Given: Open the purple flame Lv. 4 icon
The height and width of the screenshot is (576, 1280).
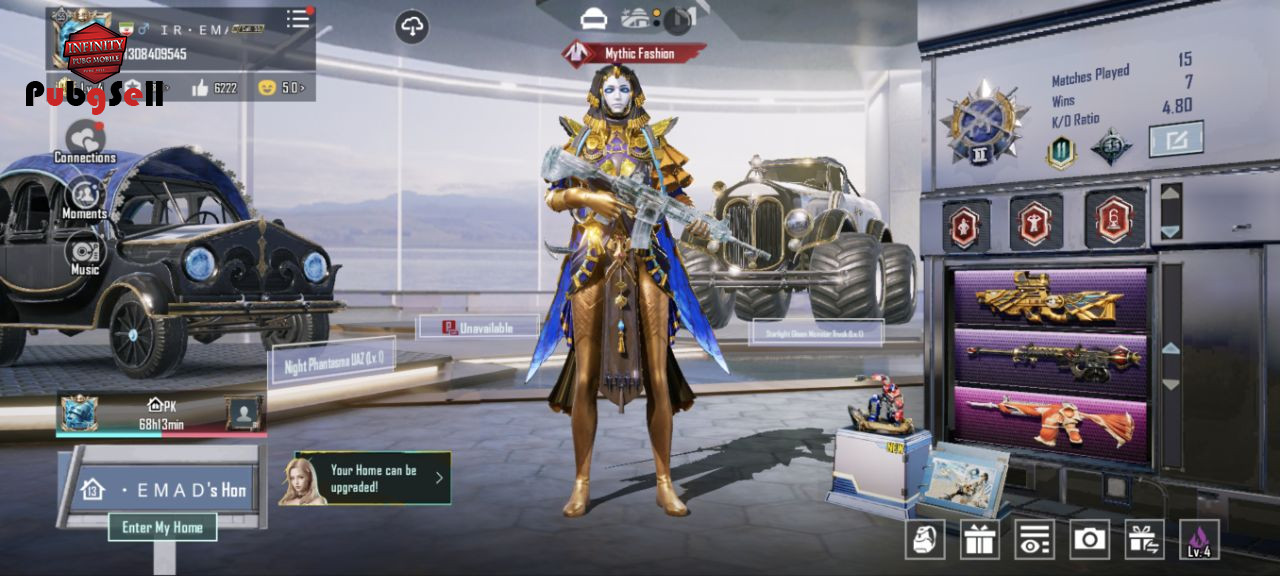Looking at the screenshot, I should (1199, 540).
